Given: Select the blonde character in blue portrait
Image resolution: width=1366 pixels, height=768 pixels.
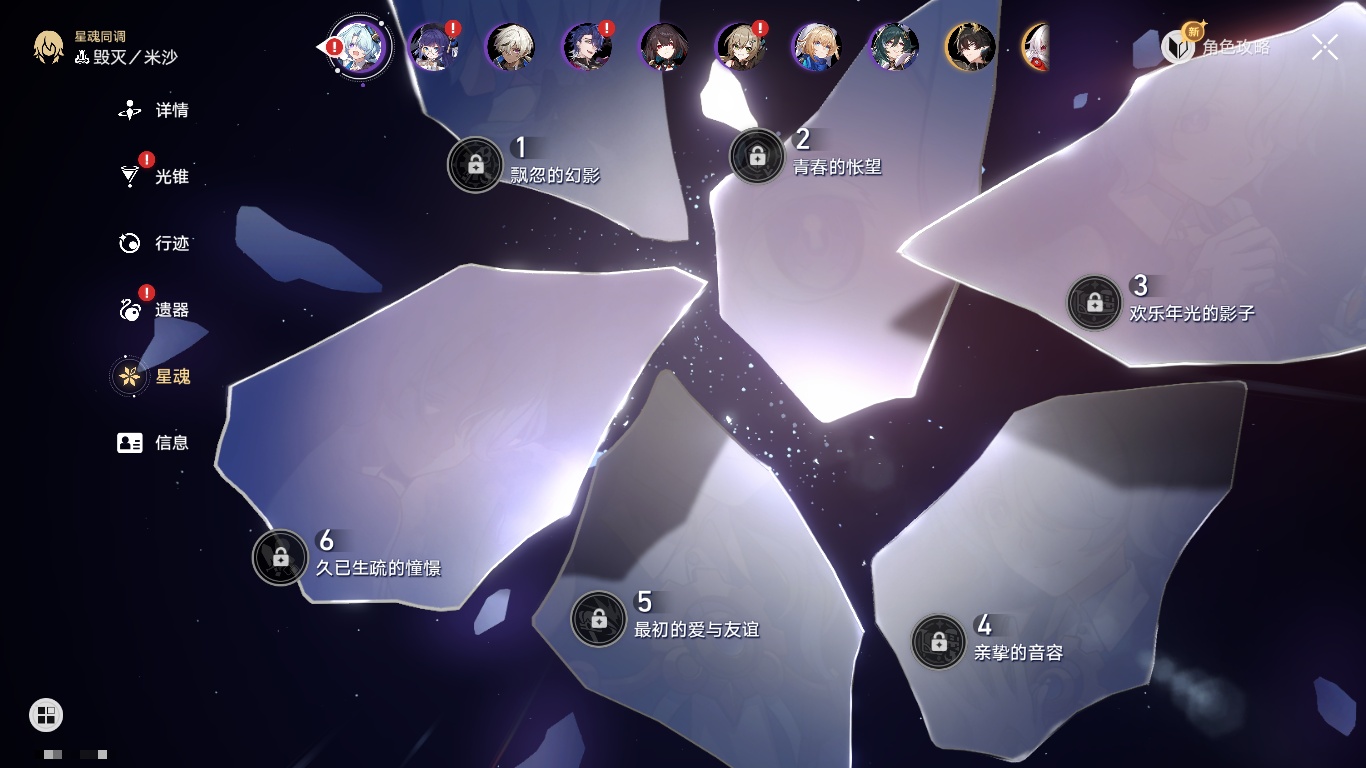Looking at the screenshot, I should (817, 47).
